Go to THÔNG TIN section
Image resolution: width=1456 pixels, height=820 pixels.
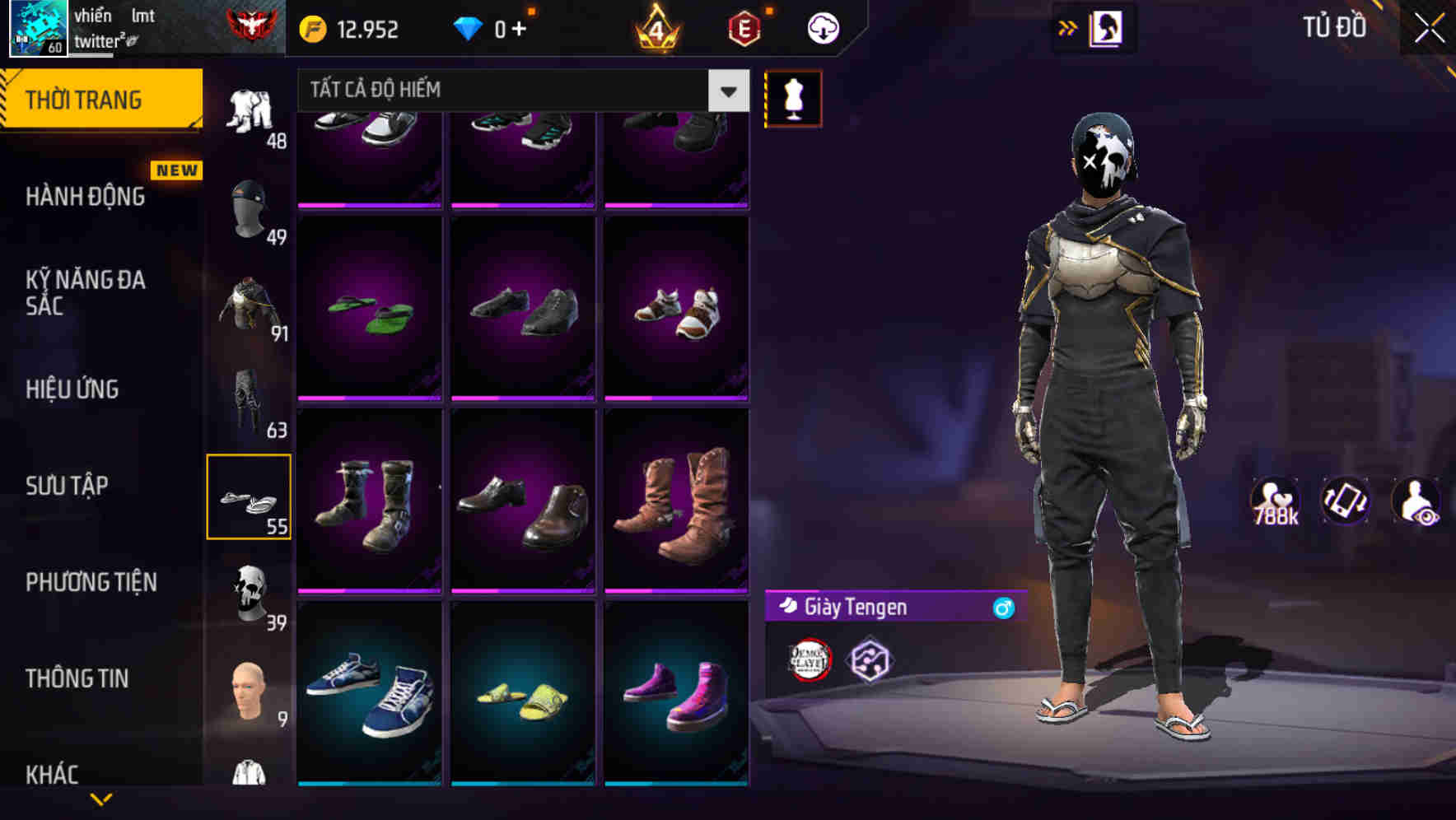(x=78, y=678)
